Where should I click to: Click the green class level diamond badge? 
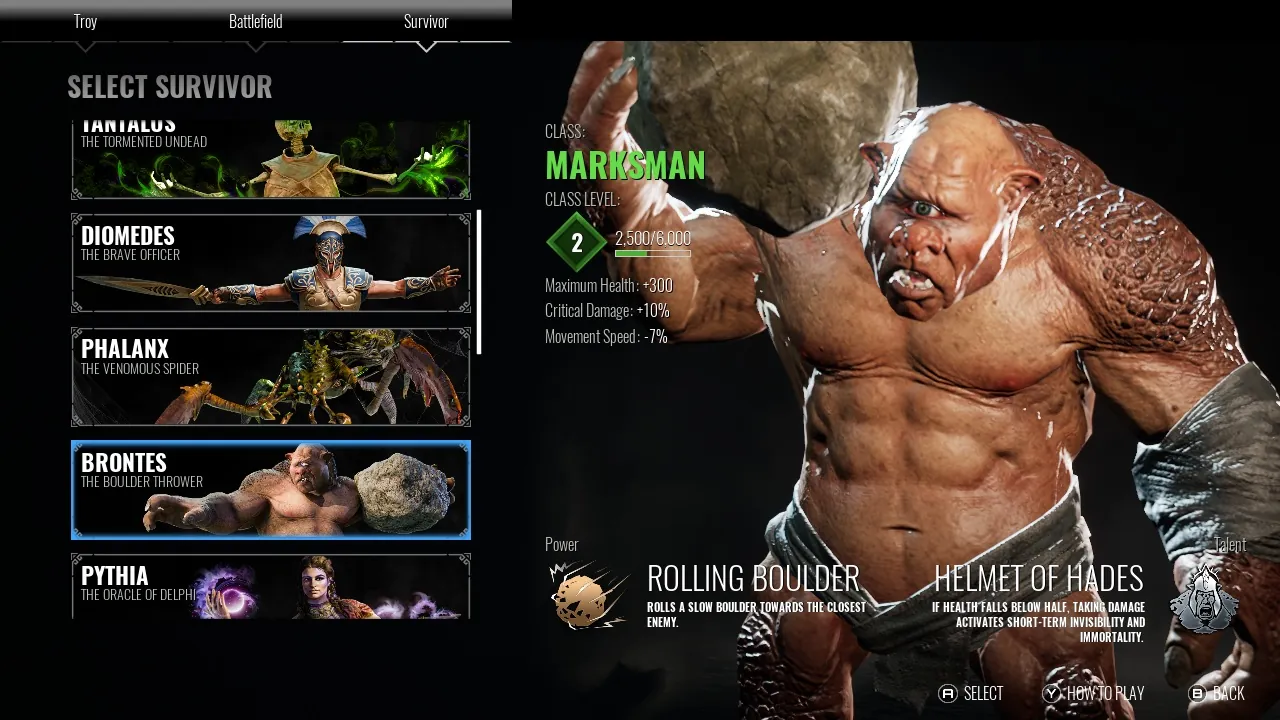coord(574,240)
